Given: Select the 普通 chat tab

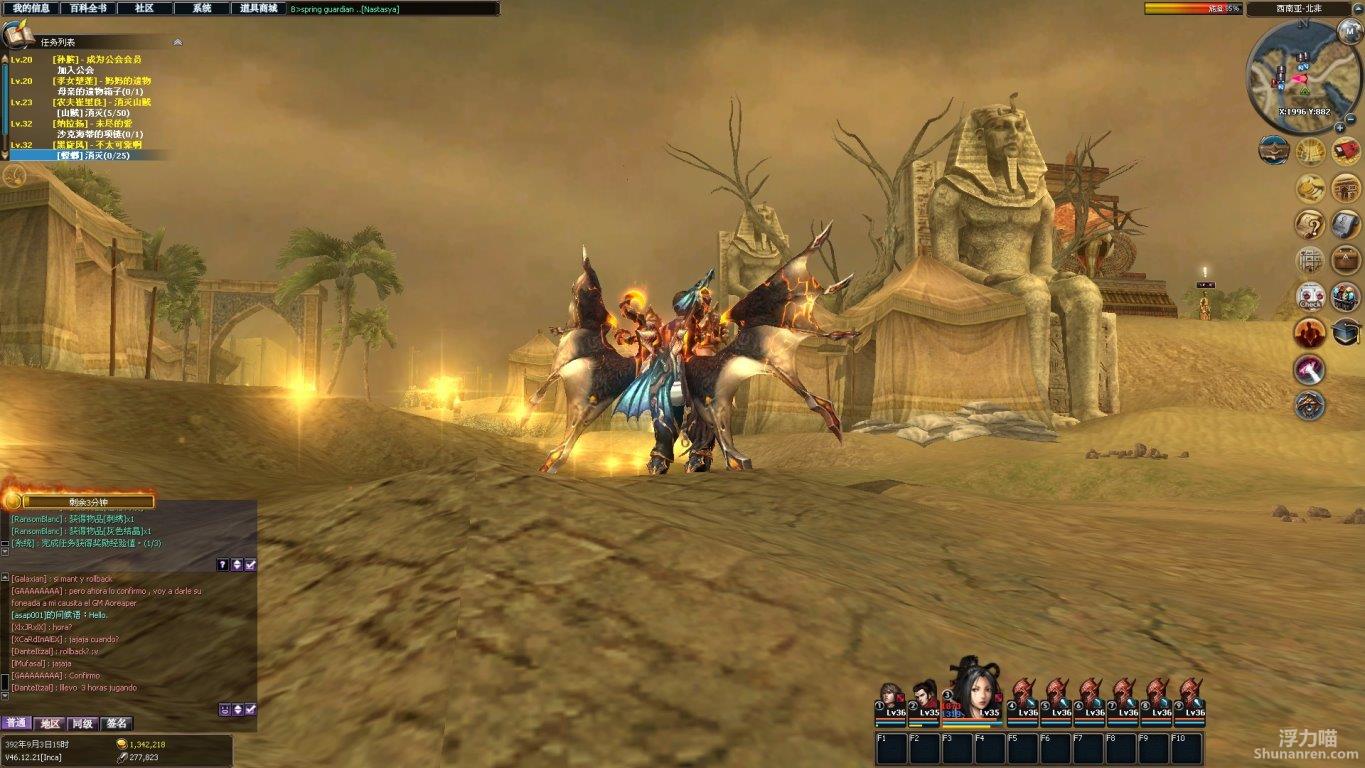Looking at the screenshot, I should 16,723.
